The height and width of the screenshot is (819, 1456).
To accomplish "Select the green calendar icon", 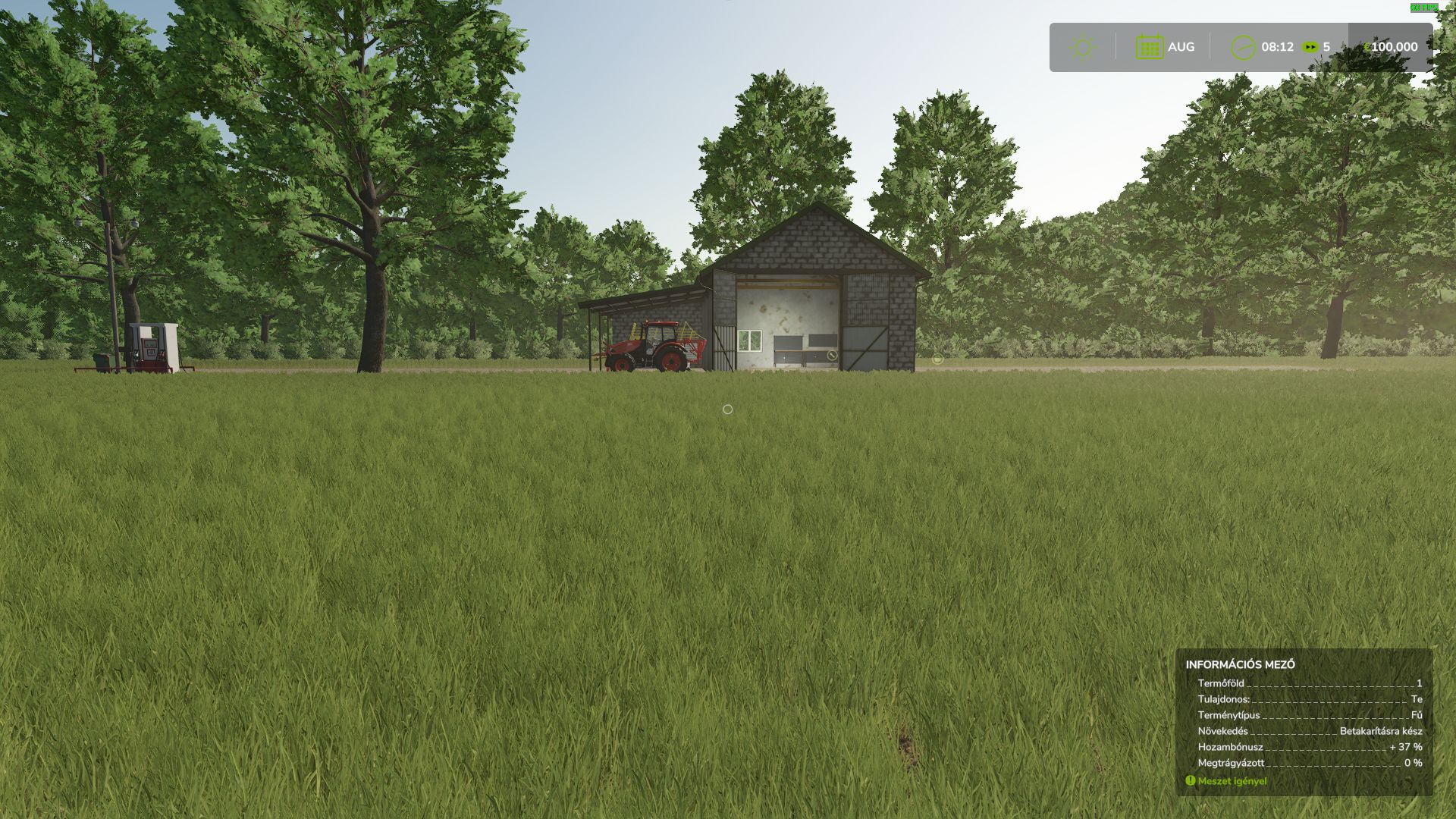I will (1149, 47).
